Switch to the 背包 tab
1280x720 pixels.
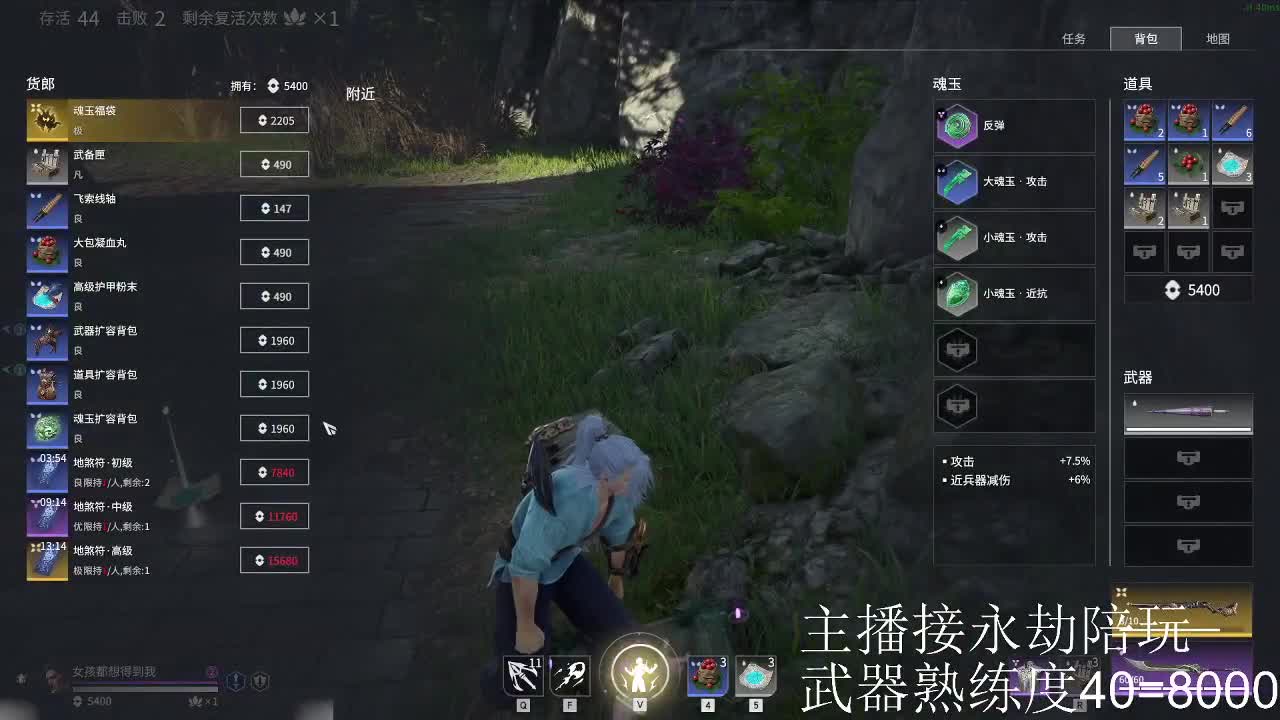(x=1146, y=39)
